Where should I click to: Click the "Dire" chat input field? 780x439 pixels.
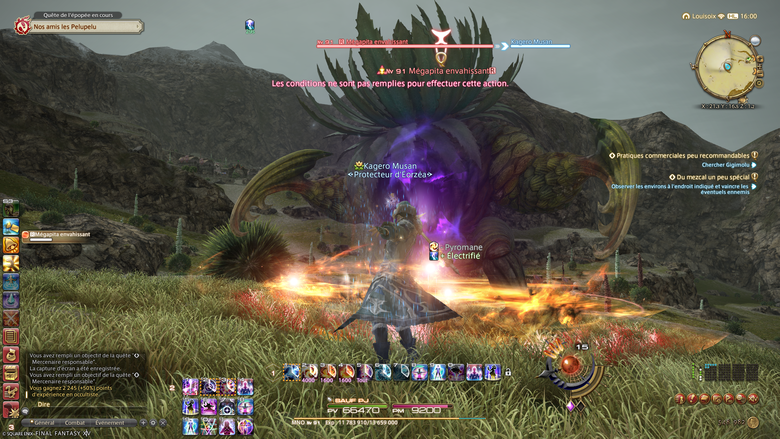(80, 405)
